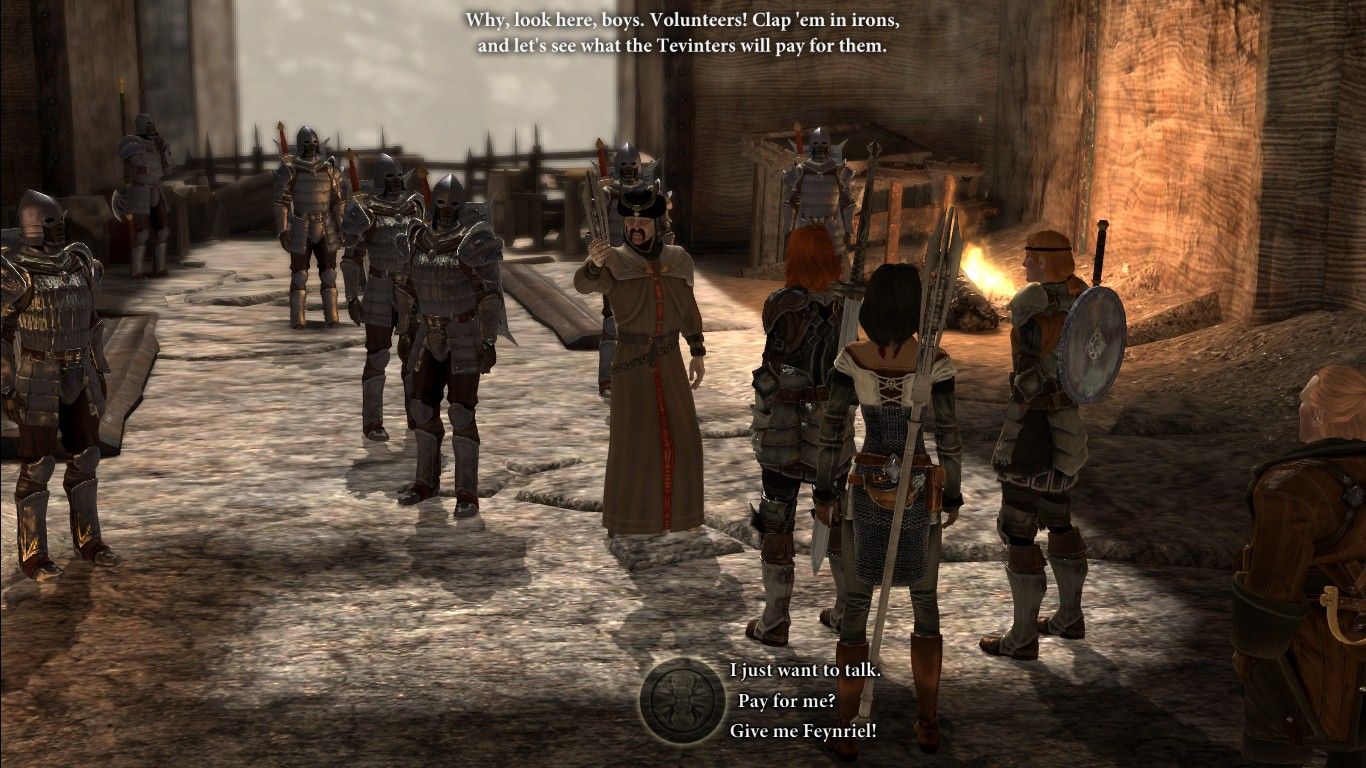Pick the "Give me Feynriel!" response
The height and width of the screenshot is (768, 1366).
803,731
